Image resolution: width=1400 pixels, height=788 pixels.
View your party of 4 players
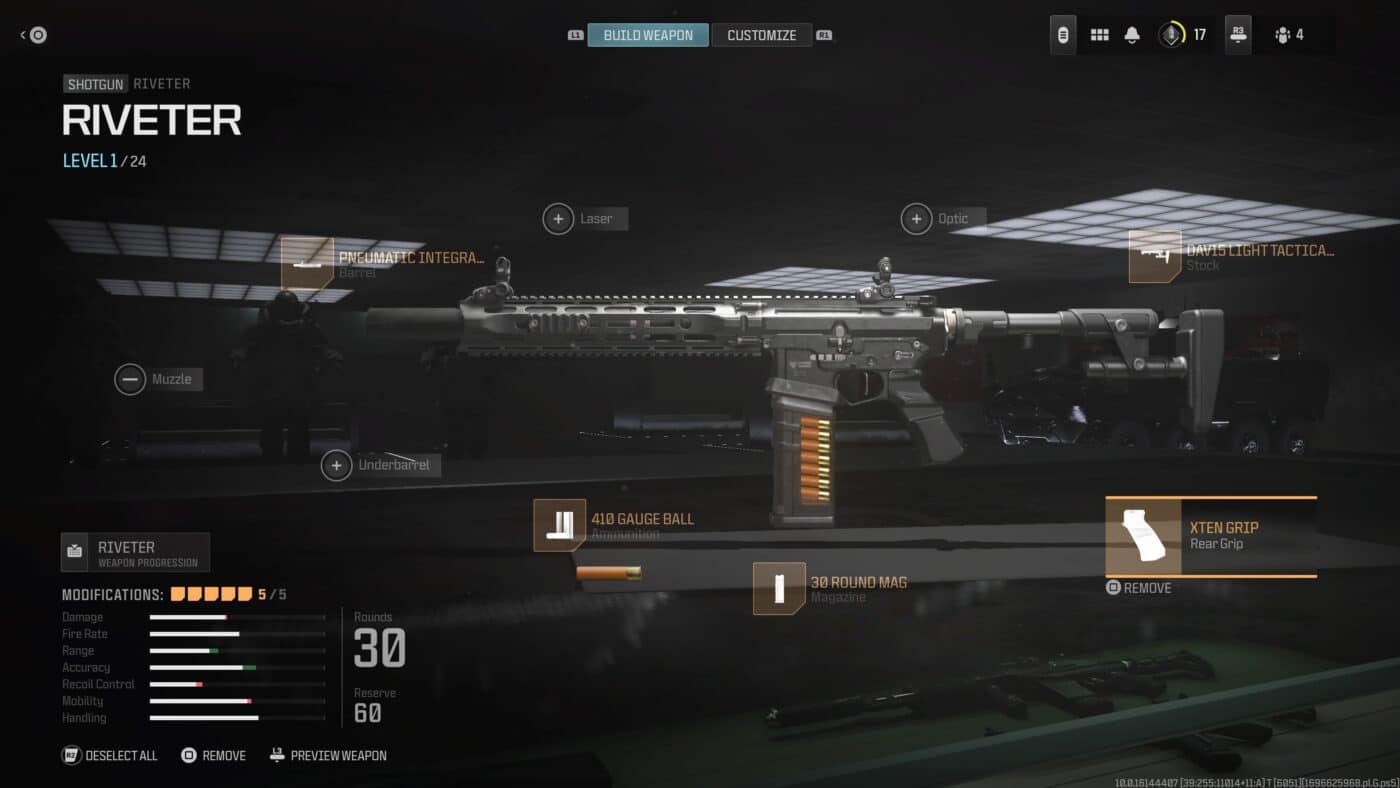pyautogui.click(x=1289, y=34)
